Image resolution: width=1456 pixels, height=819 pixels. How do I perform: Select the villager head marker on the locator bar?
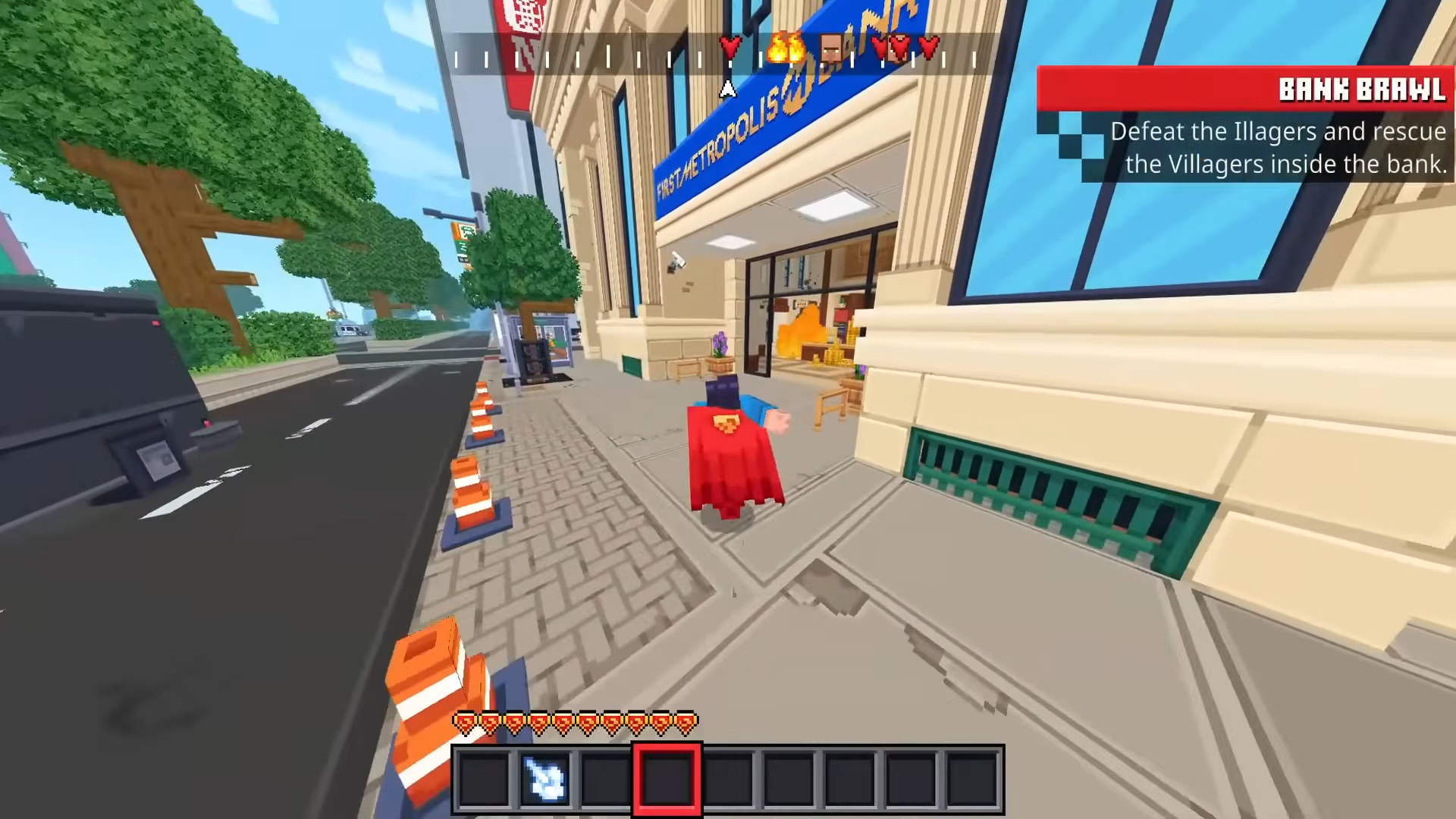(831, 47)
